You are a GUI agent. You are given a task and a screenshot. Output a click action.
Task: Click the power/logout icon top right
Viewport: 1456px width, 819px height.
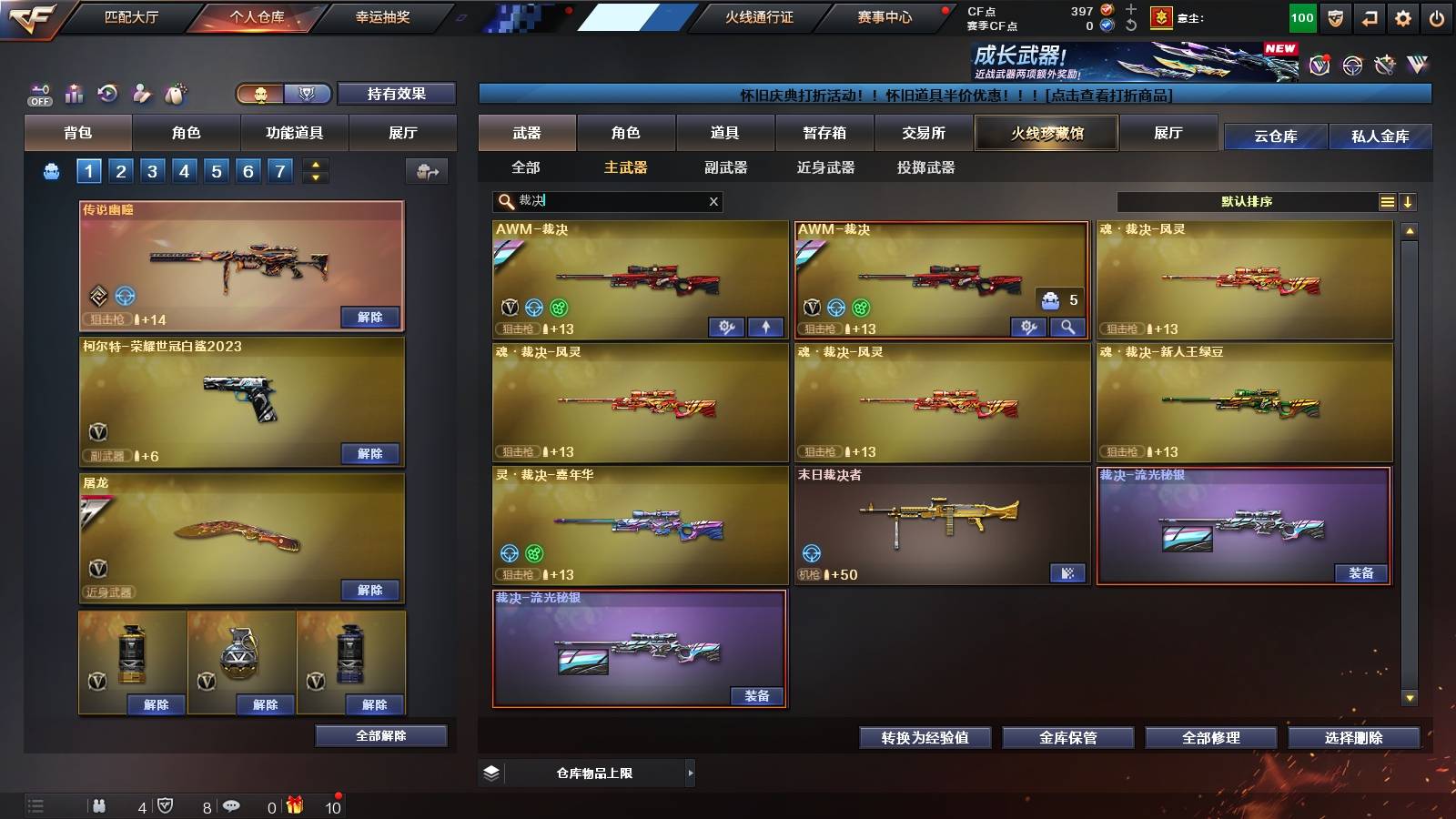pyautogui.click(x=1439, y=15)
